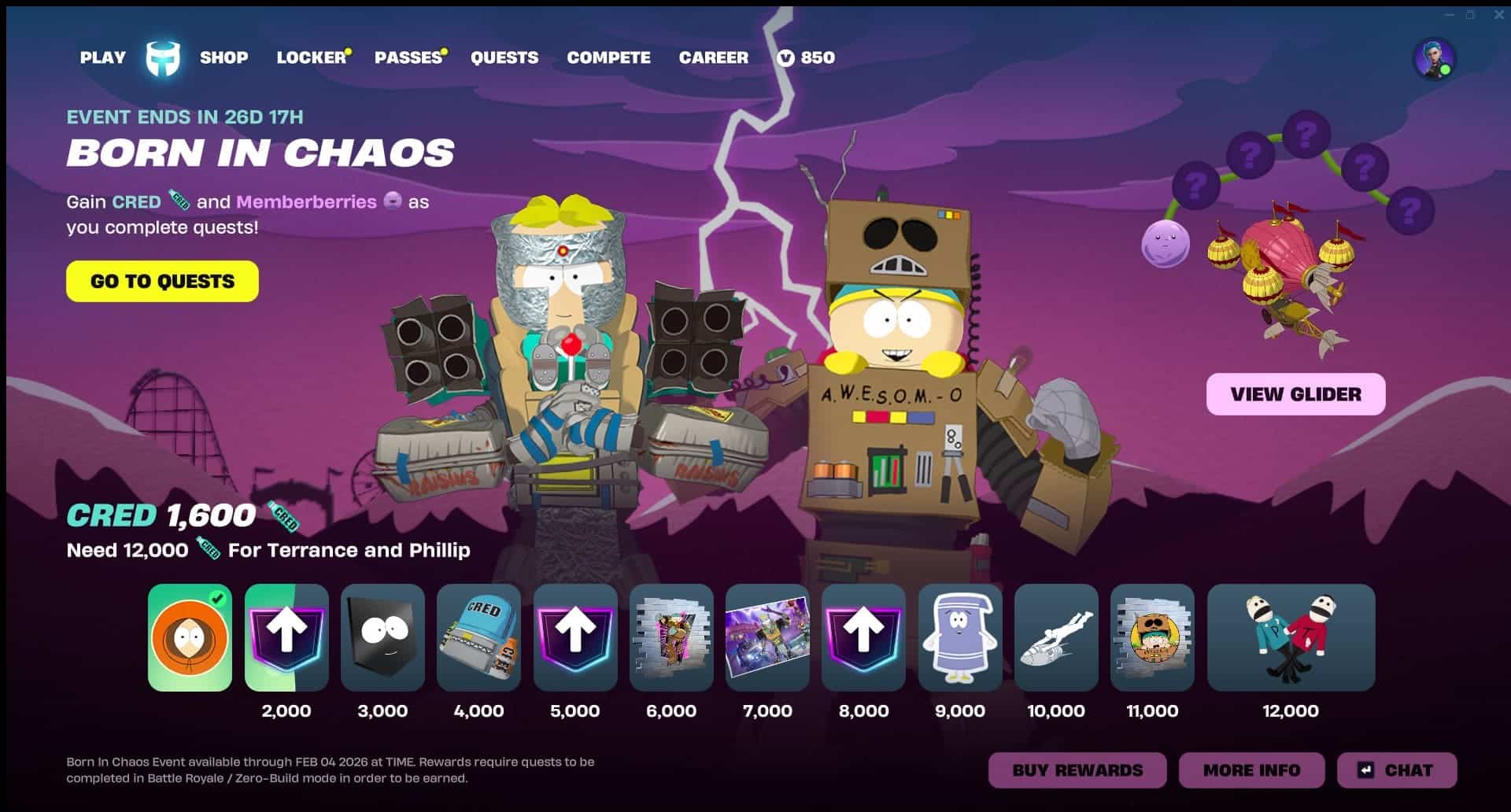Open the CHAT panel
1511x812 pixels.
coord(1397,770)
